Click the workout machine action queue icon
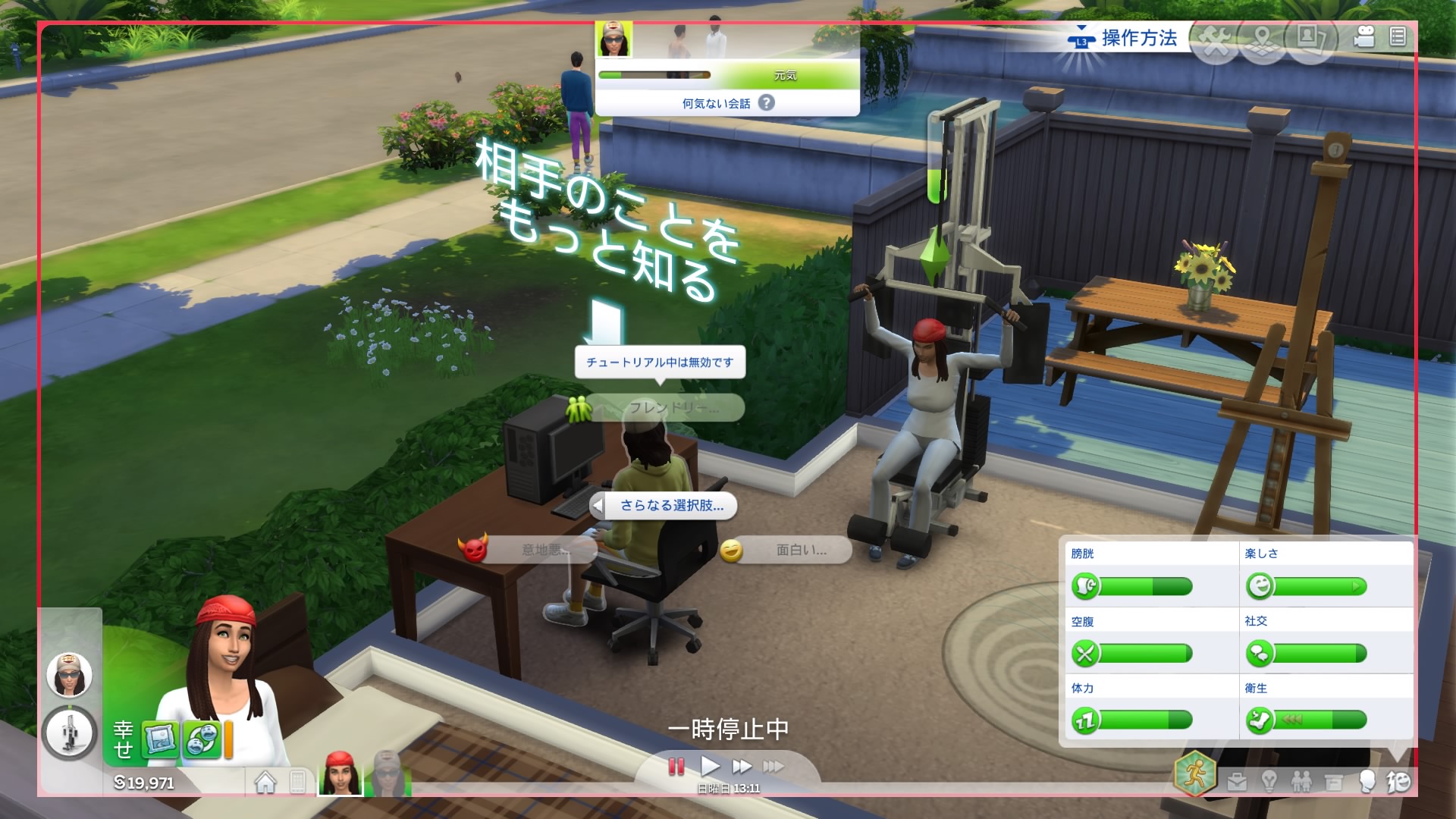The width and height of the screenshot is (1456, 819). pos(69,733)
